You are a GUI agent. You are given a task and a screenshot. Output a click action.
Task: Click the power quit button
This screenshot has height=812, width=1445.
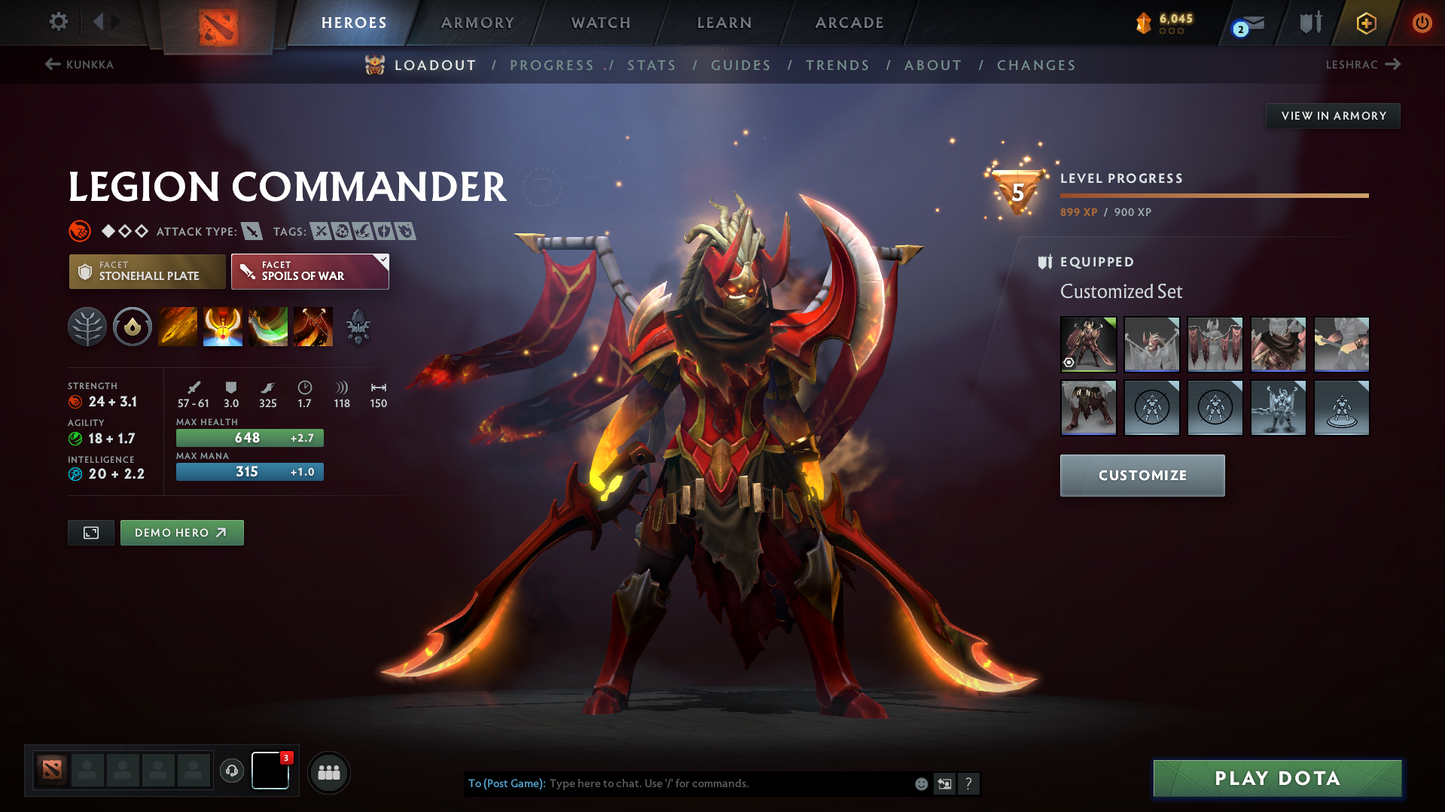1421,23
